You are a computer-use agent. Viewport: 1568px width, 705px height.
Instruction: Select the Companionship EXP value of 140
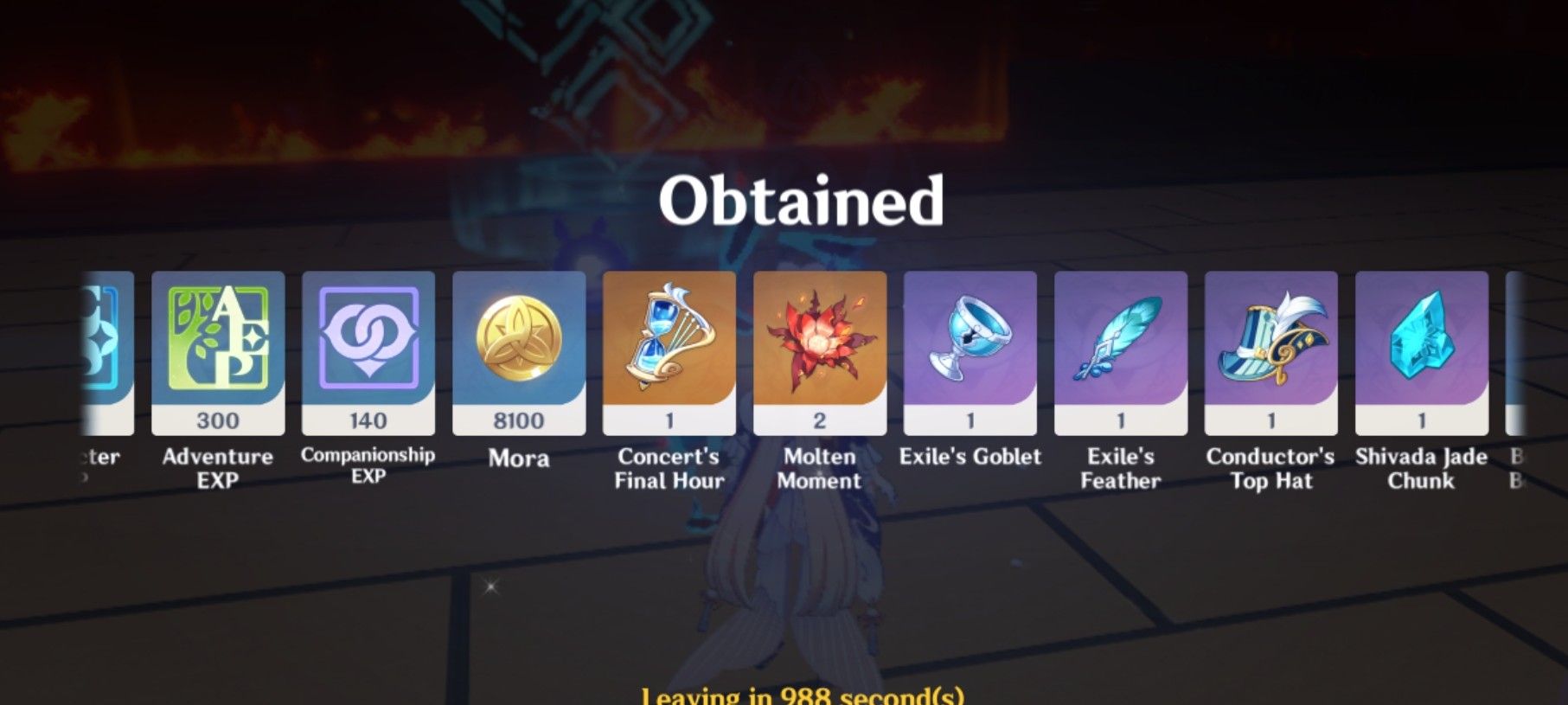[369, 421]
